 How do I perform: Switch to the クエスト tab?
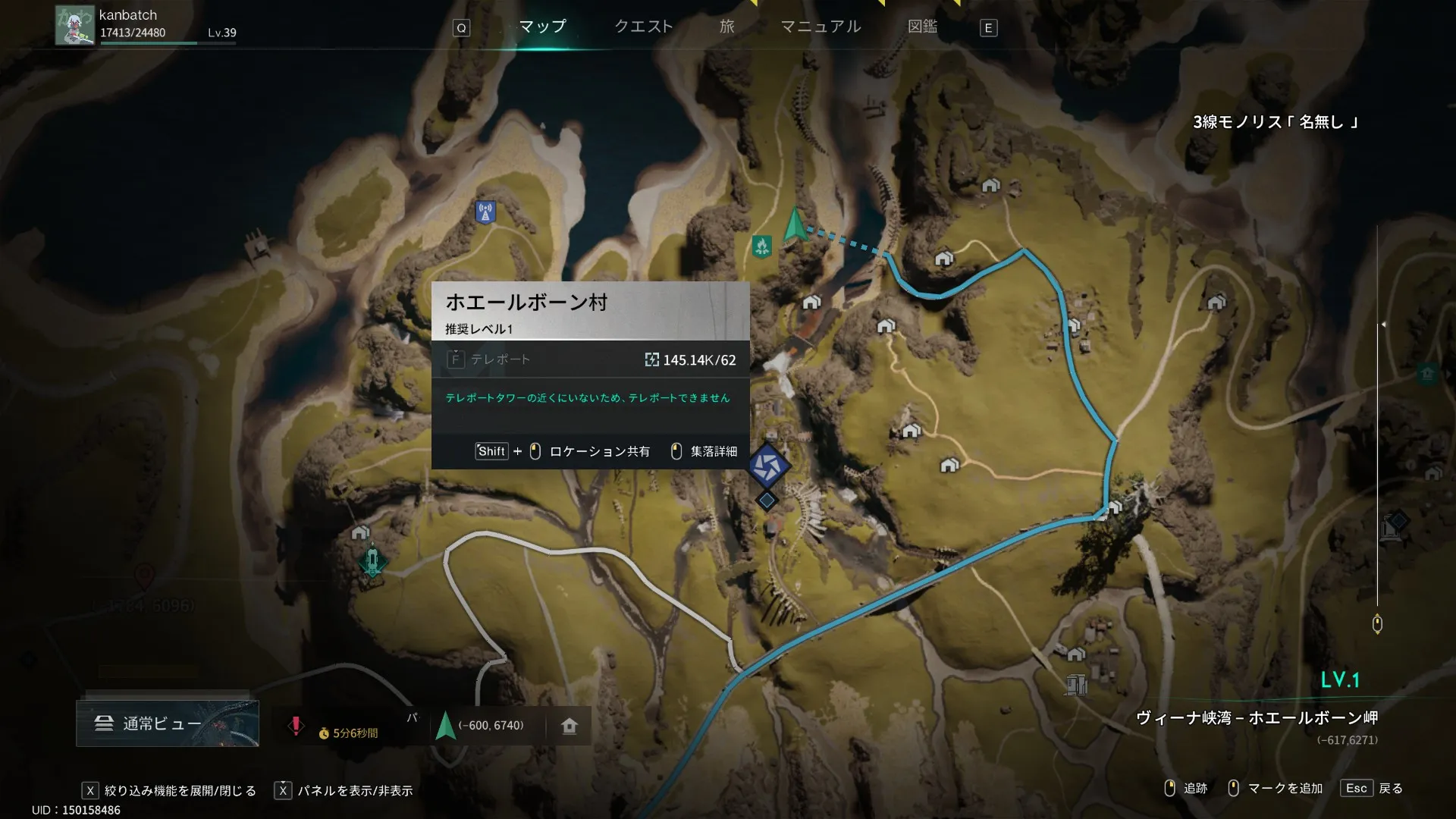click(x=643, y=27)
